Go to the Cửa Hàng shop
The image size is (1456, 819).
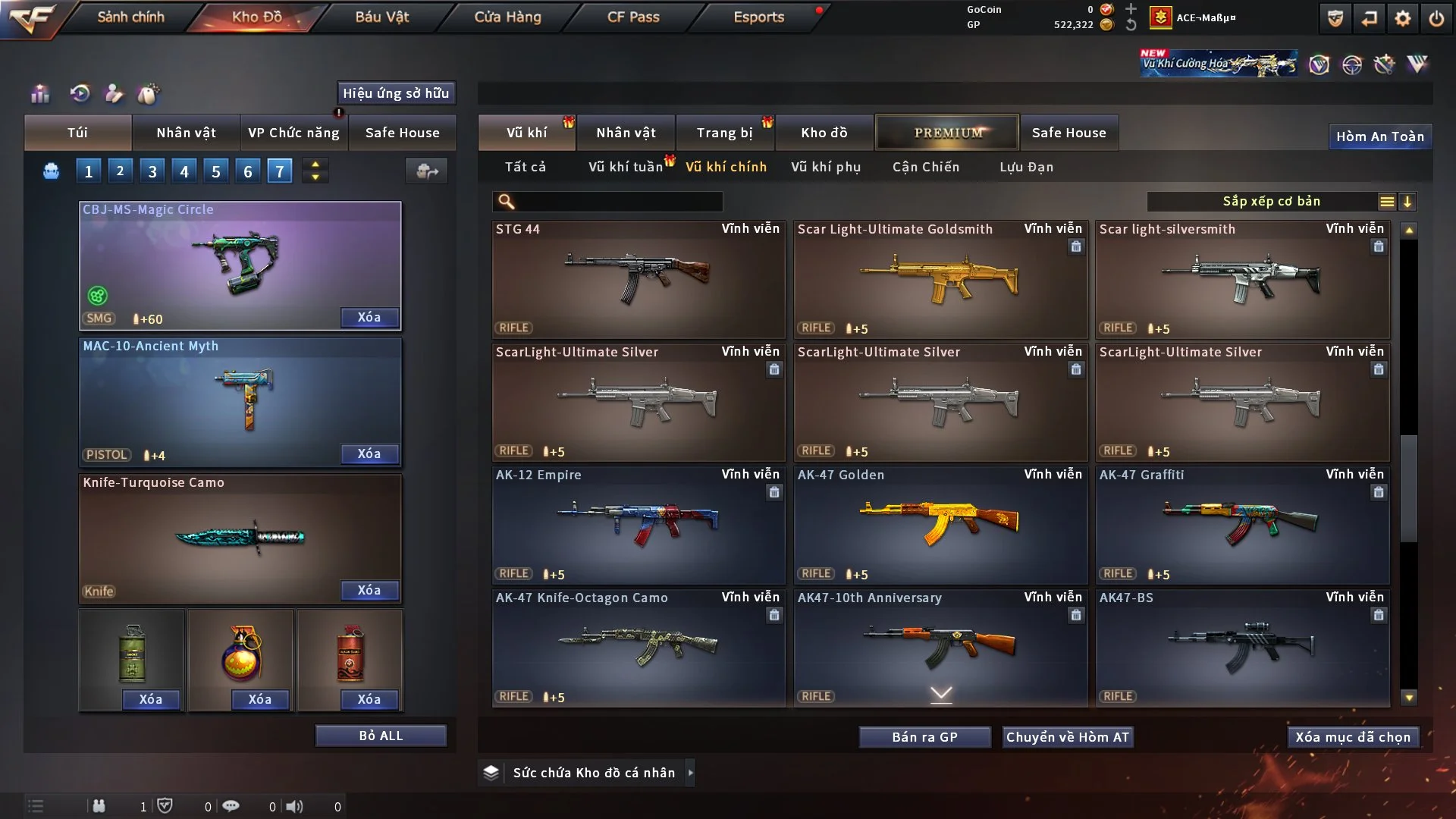507,17
